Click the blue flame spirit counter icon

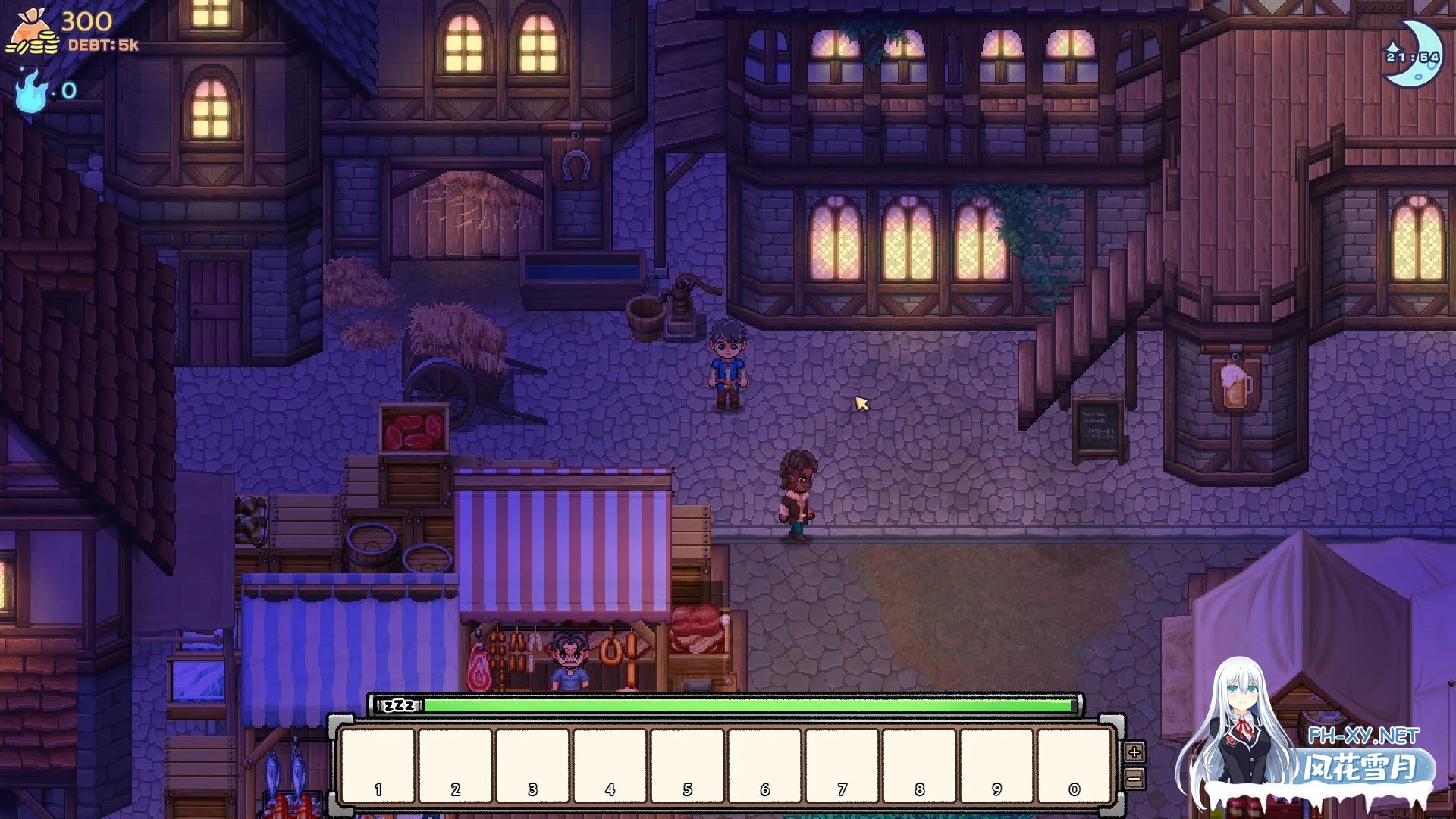pyautogui.click(x=30, y=93)
